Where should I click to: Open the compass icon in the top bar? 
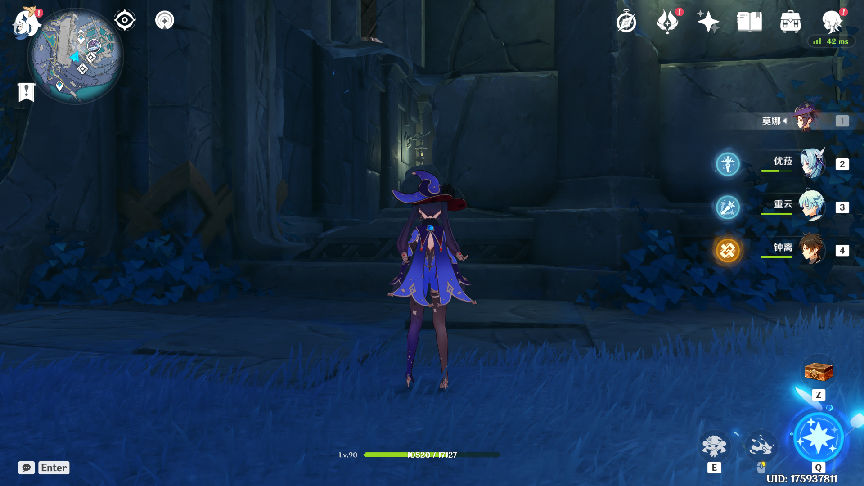coord(627,22)
